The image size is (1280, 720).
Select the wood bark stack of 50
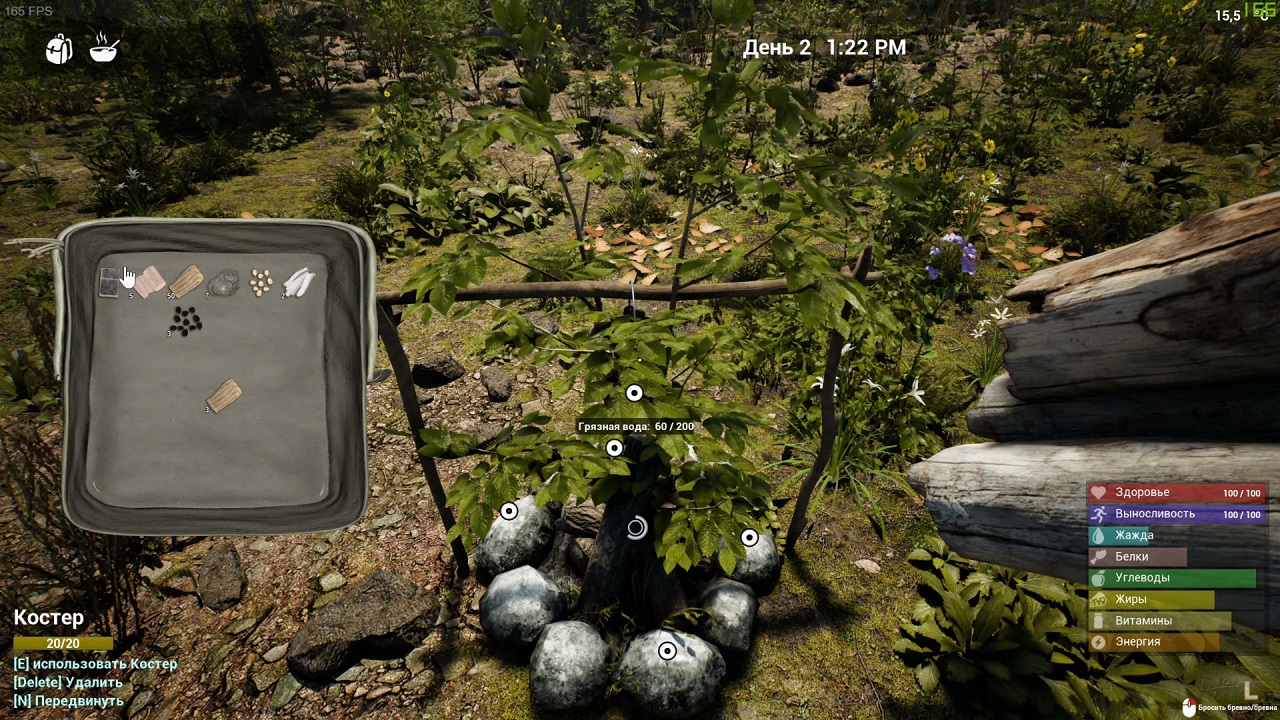coord(187,282)
